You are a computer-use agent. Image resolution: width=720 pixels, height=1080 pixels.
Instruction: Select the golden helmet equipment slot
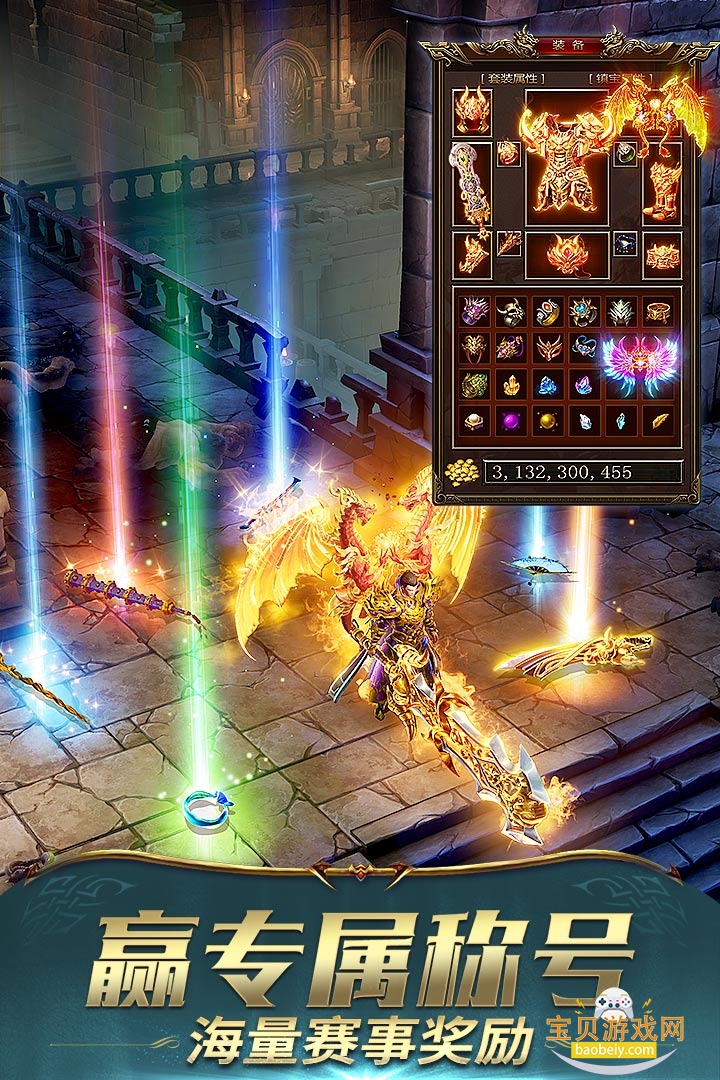coord(472,112)
